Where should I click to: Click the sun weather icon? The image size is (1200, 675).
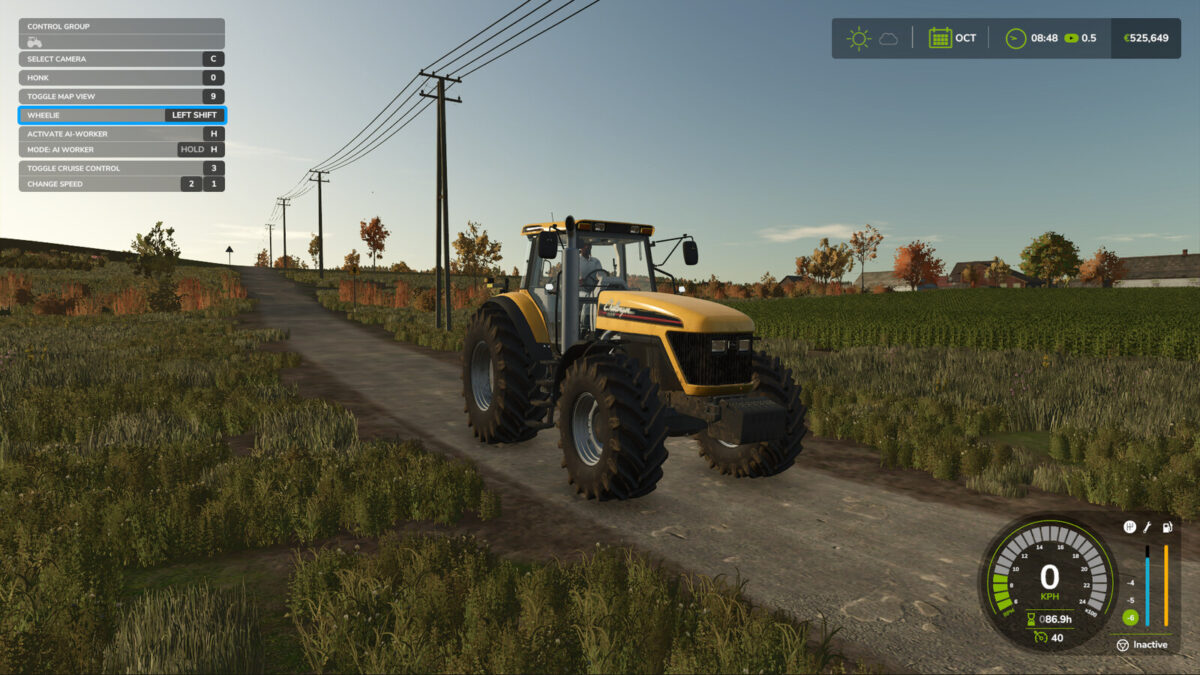tap(858, 38)
